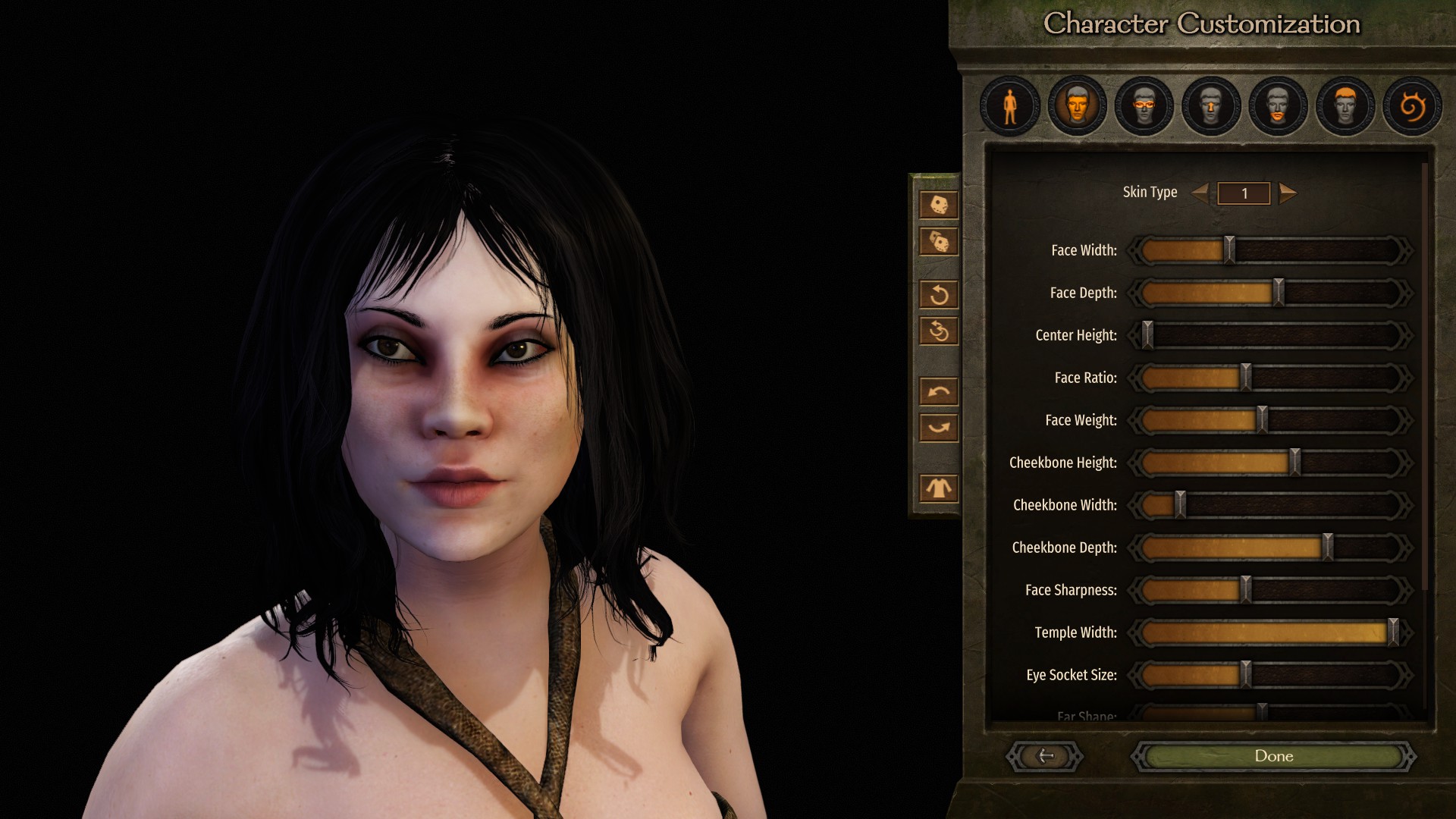Switch to the Eyes customization tab

1144,106
